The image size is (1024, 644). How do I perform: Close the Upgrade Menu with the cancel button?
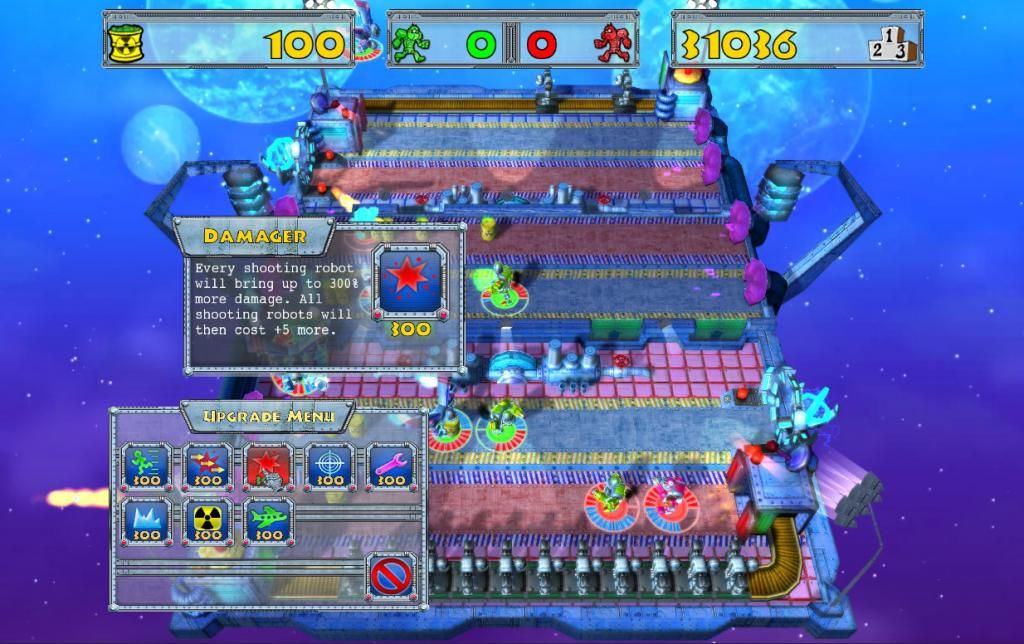(x=390, y=576)
